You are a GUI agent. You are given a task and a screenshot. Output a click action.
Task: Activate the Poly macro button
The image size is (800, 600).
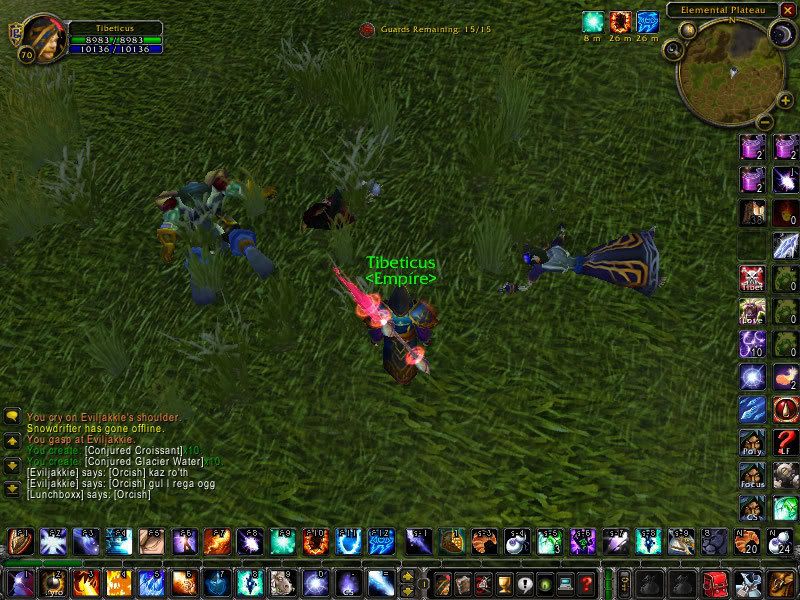752,442
